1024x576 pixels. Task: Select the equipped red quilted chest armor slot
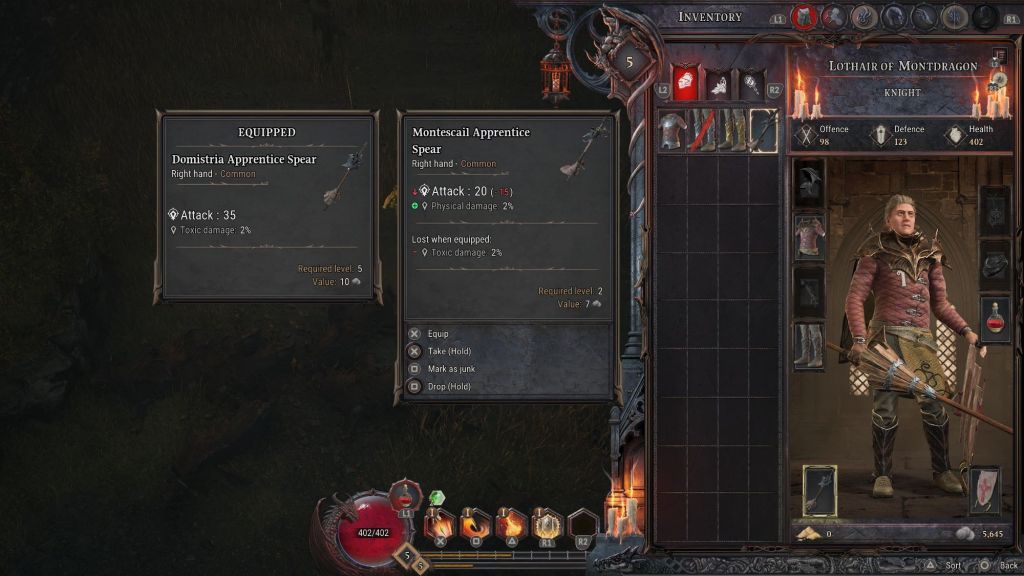pyautogui.click(x=809, y=237)
